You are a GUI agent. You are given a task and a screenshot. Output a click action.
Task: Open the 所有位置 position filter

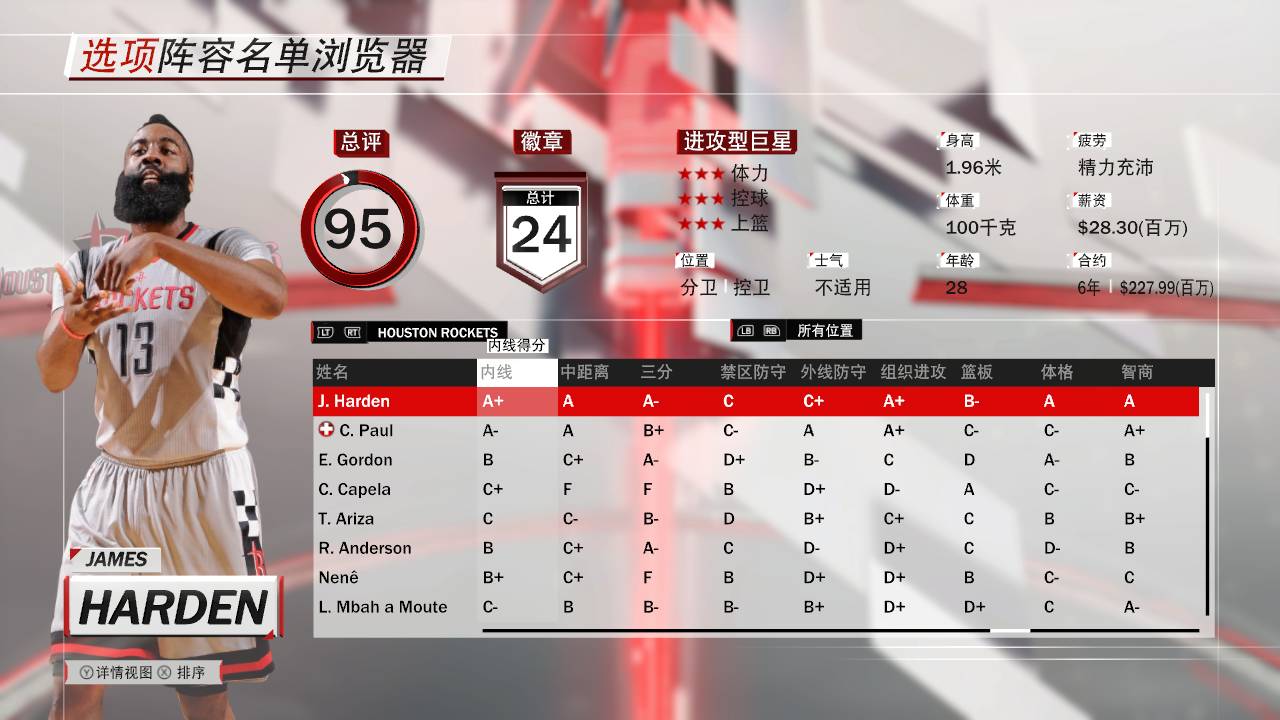click(825, 331)
